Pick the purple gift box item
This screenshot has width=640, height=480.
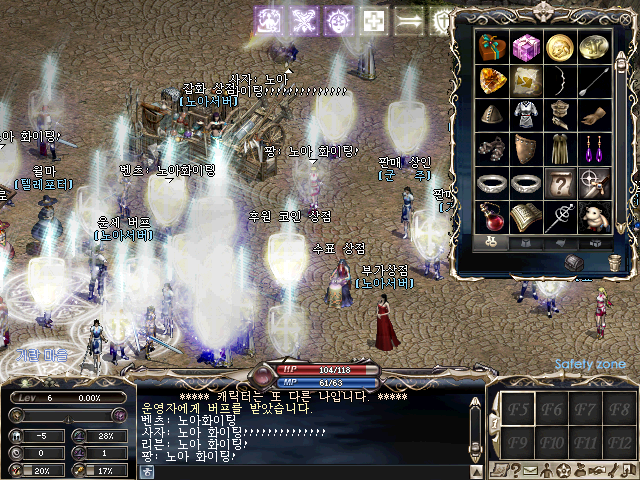tap(526, 47)
